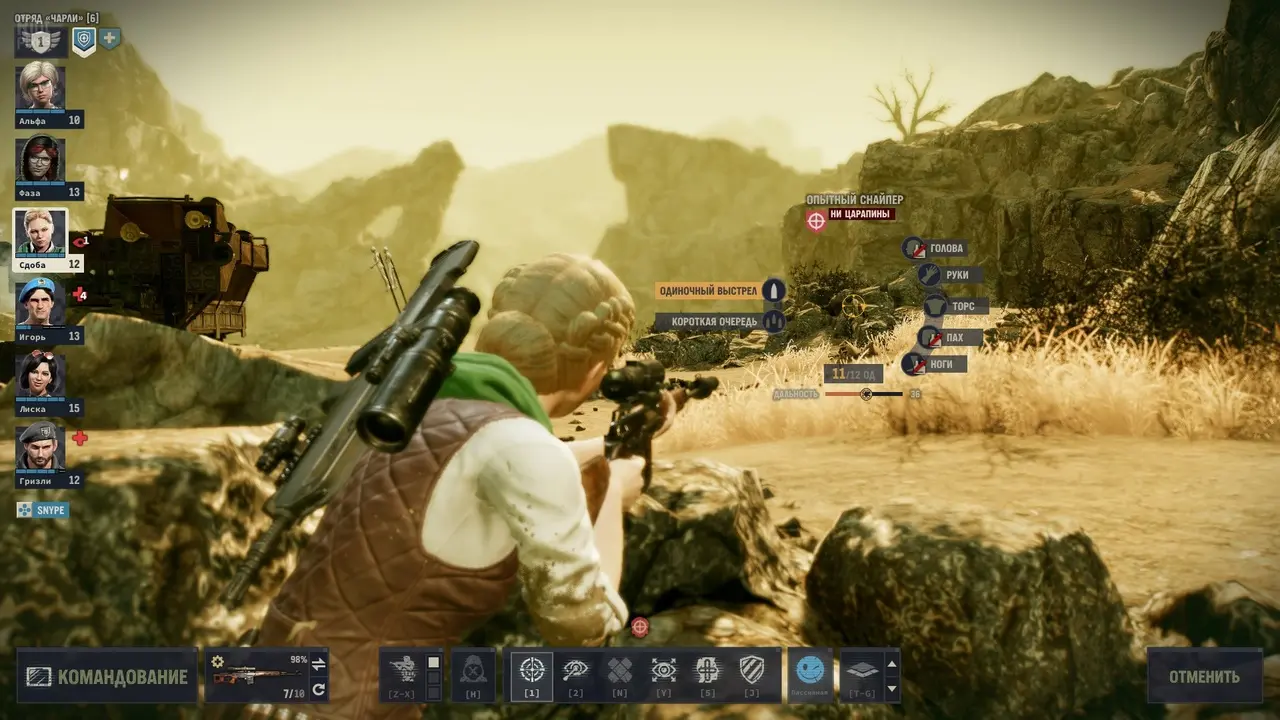Image resolution: width=1280 pixels, height=720 pixels.
Task: Open the Командование menu
Action: (x=107, y=677)
